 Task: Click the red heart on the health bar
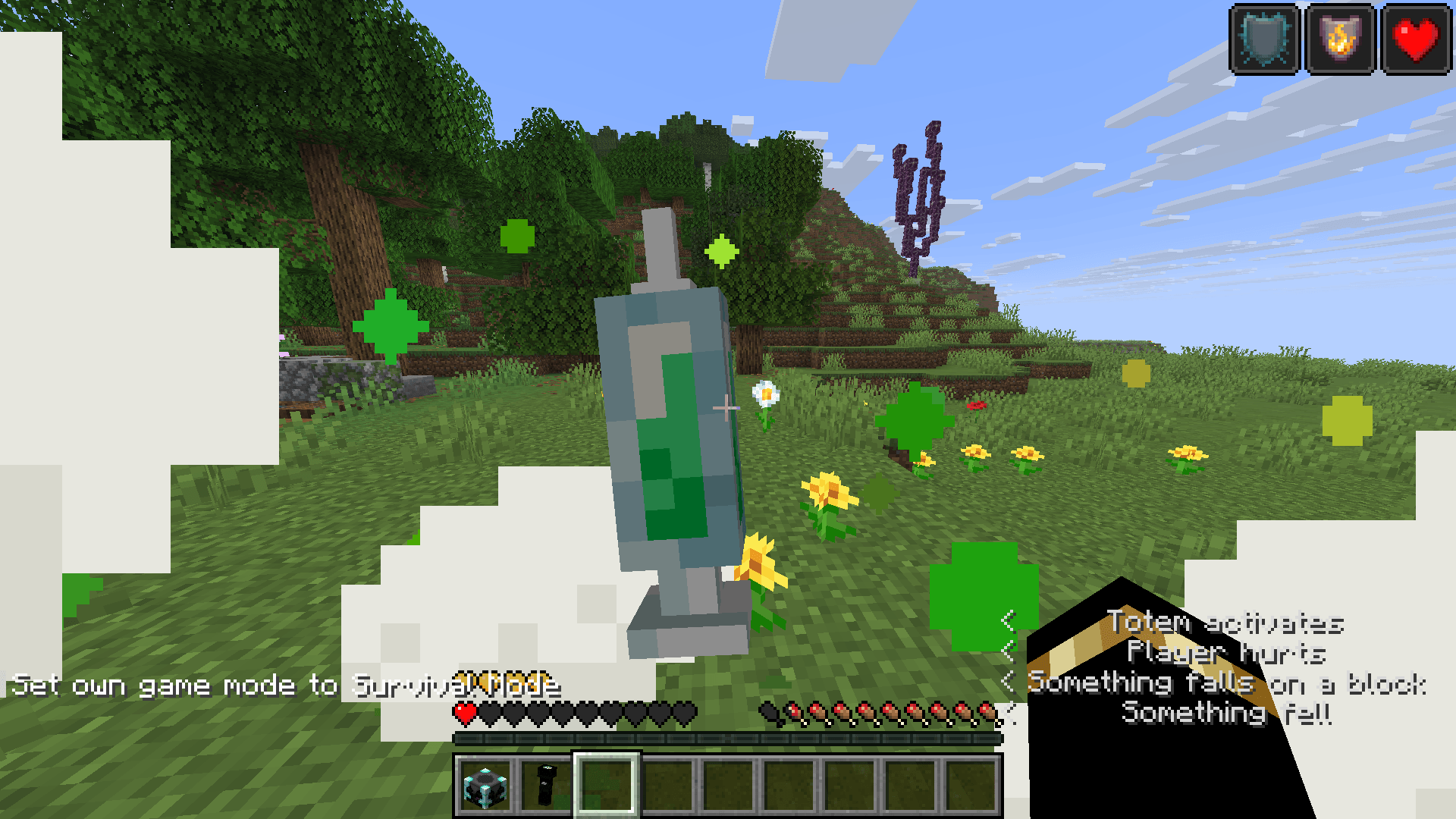463,714
